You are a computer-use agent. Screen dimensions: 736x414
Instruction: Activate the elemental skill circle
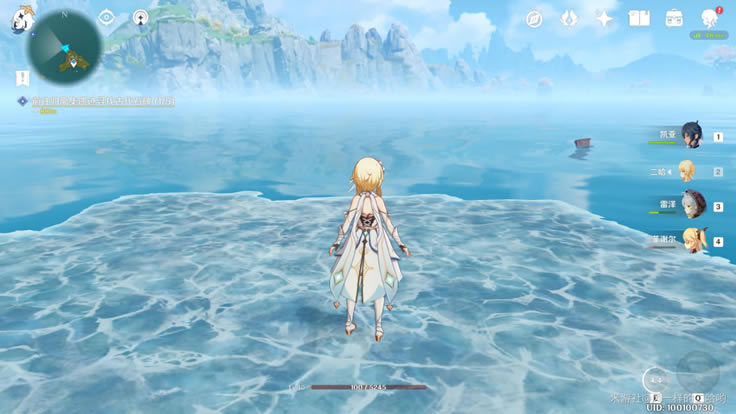pyautogui.click(x=654, y=379)
